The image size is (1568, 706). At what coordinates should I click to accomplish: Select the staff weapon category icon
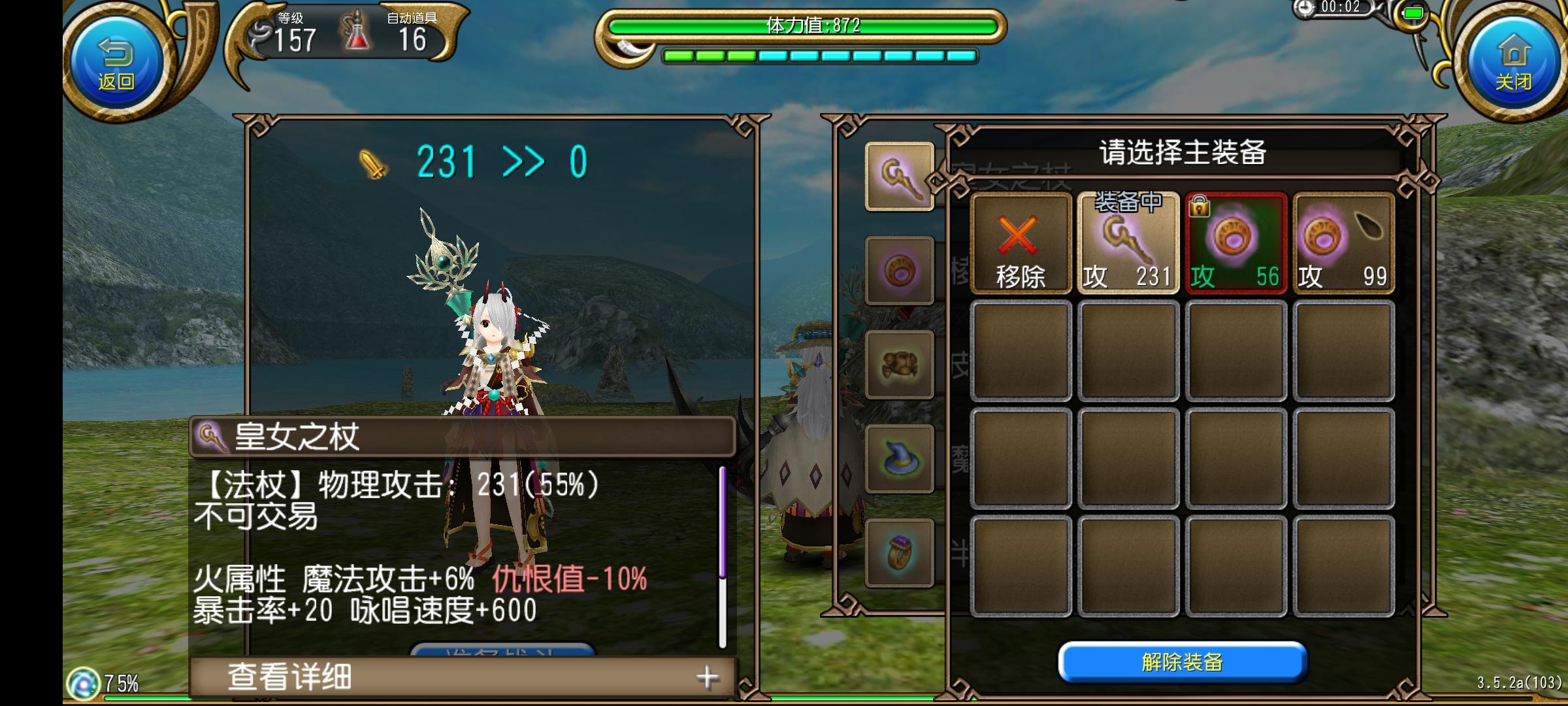click(900, 176)
